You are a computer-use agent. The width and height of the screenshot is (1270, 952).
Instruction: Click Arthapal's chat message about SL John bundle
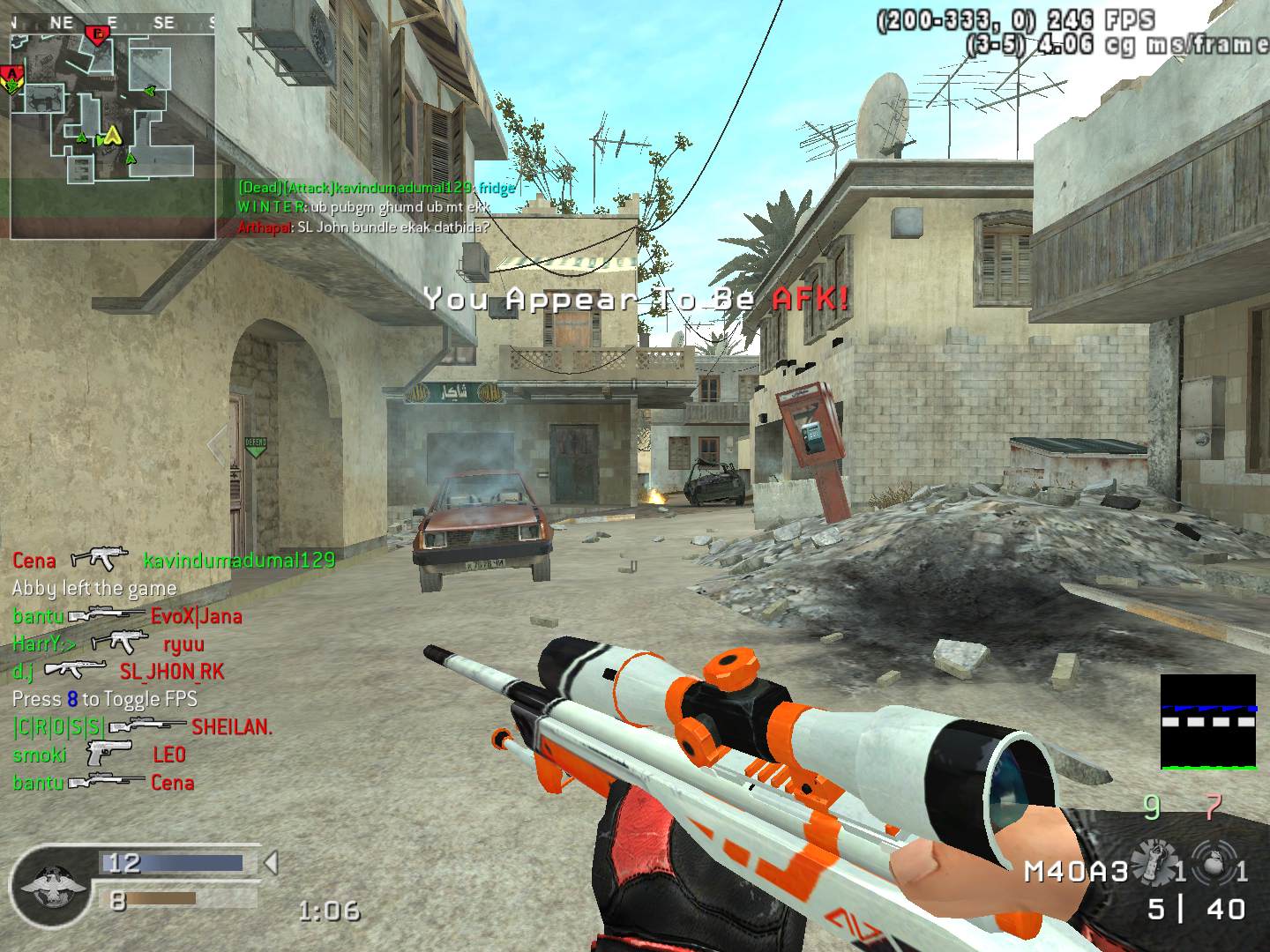coord(363,227)
